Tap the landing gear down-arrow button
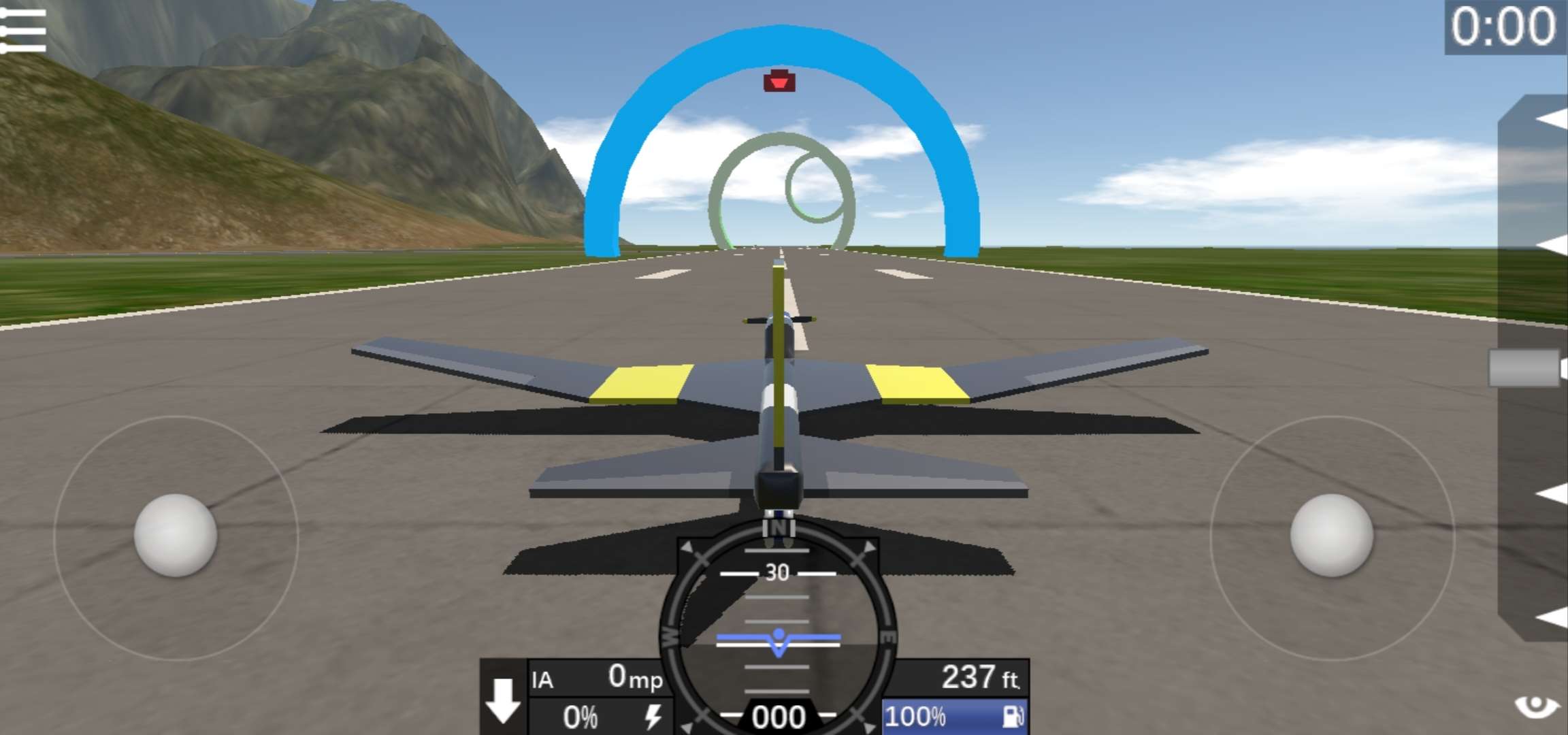The height and width of the screenshot is (735, 1568). pos(503,699)
